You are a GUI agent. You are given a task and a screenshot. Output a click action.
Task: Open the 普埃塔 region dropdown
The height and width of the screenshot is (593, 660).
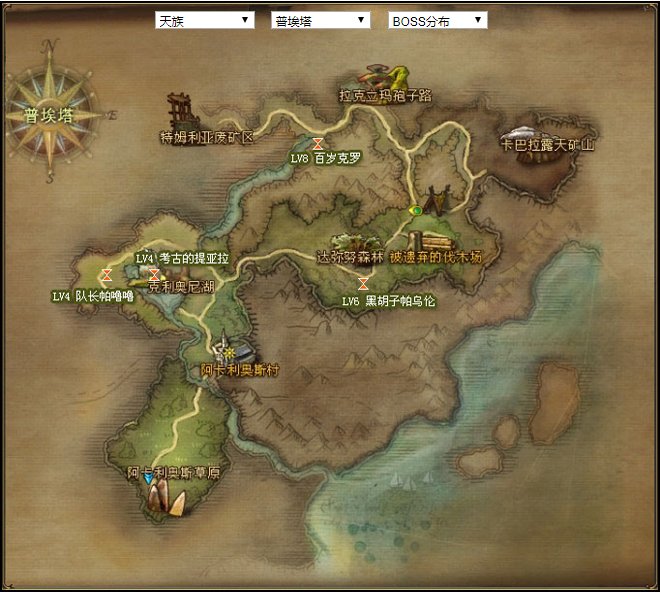pyautogui.click(x=320, y=20)
